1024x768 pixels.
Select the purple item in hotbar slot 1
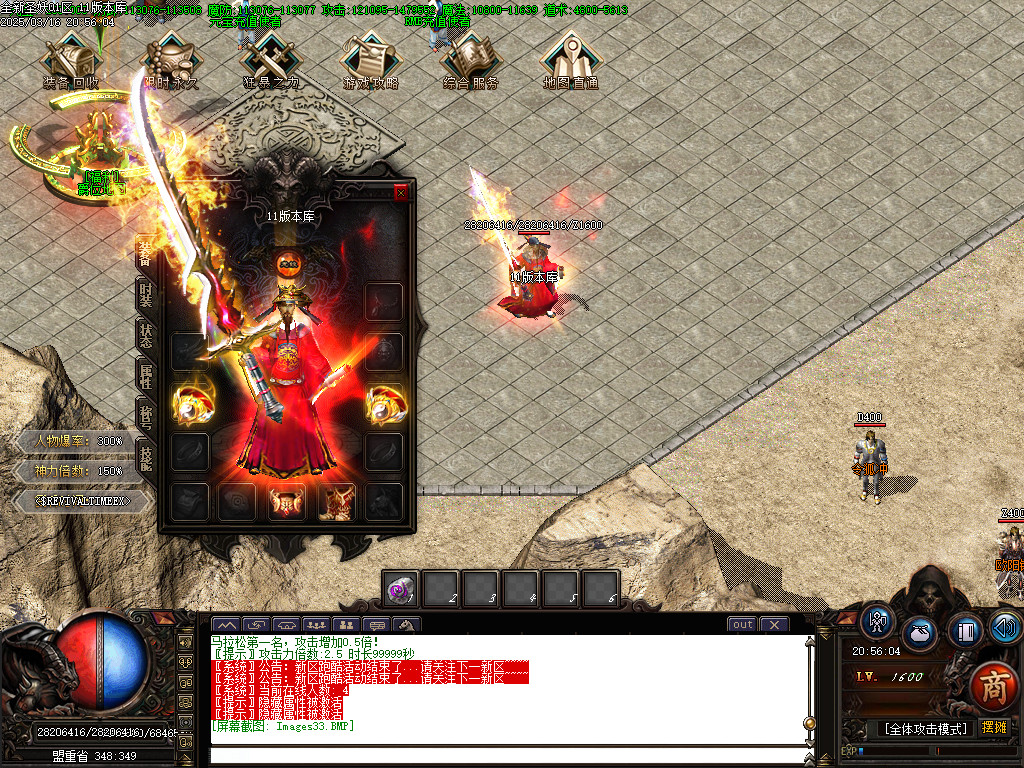[x=401, y=589]
